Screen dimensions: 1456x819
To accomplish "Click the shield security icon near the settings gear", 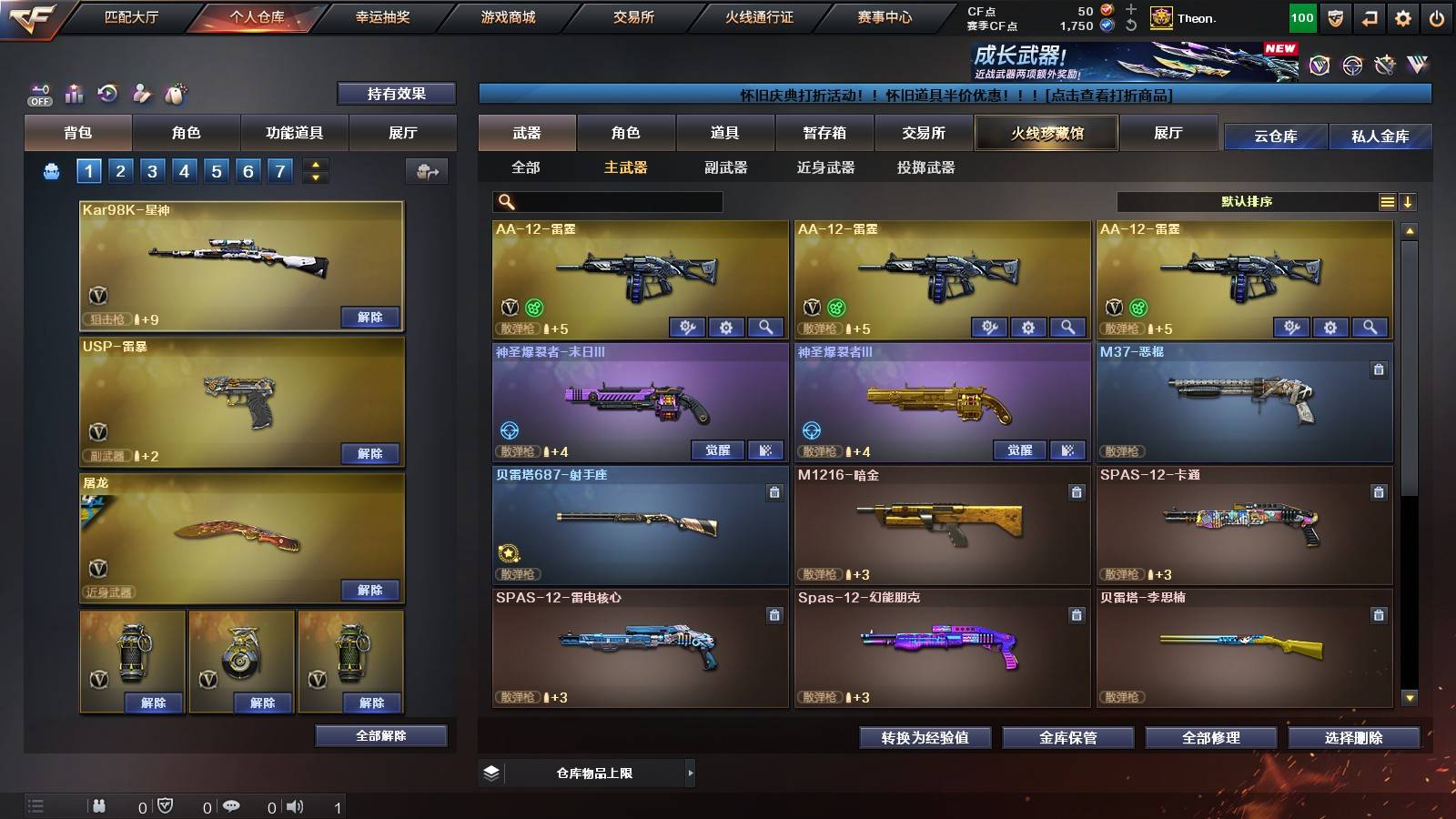I will click(1335, 17).
